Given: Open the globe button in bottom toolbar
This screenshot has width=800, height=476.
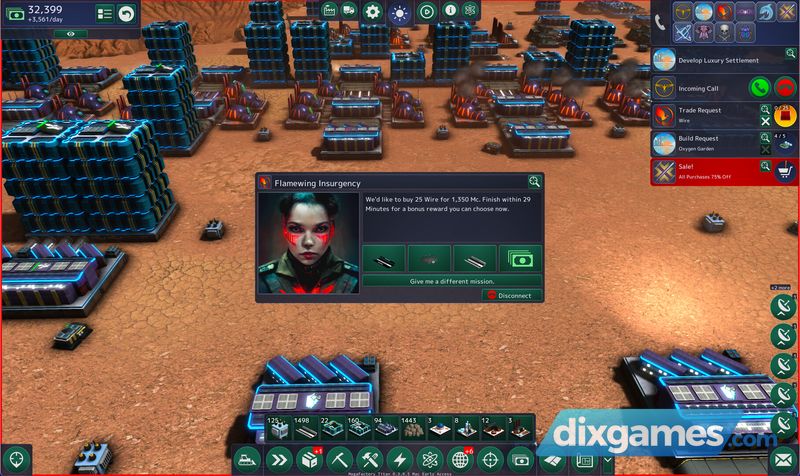Looking at the screenshot, I should coord(460,460).
